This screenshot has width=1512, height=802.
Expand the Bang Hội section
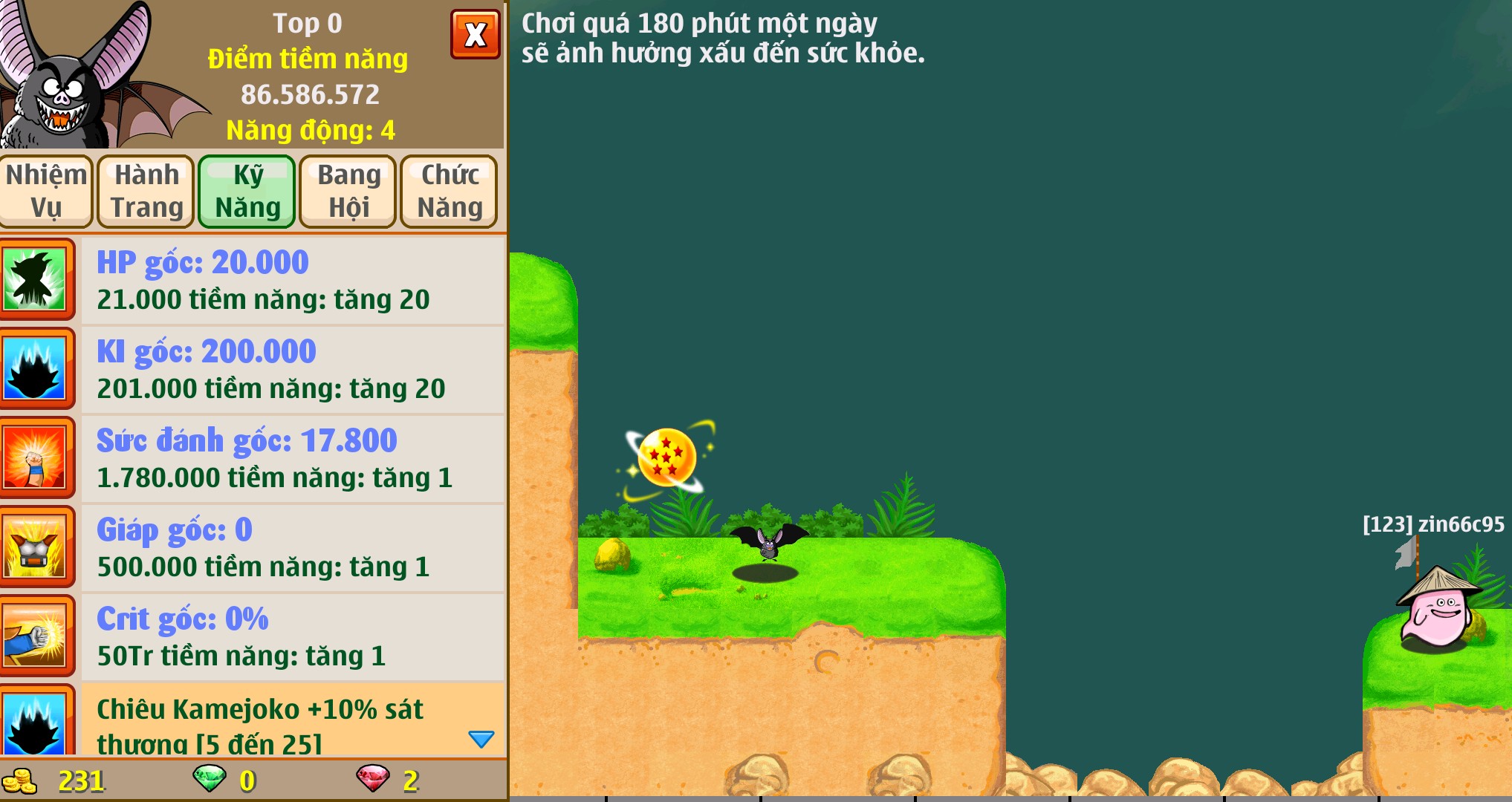(x=347, y=191)
